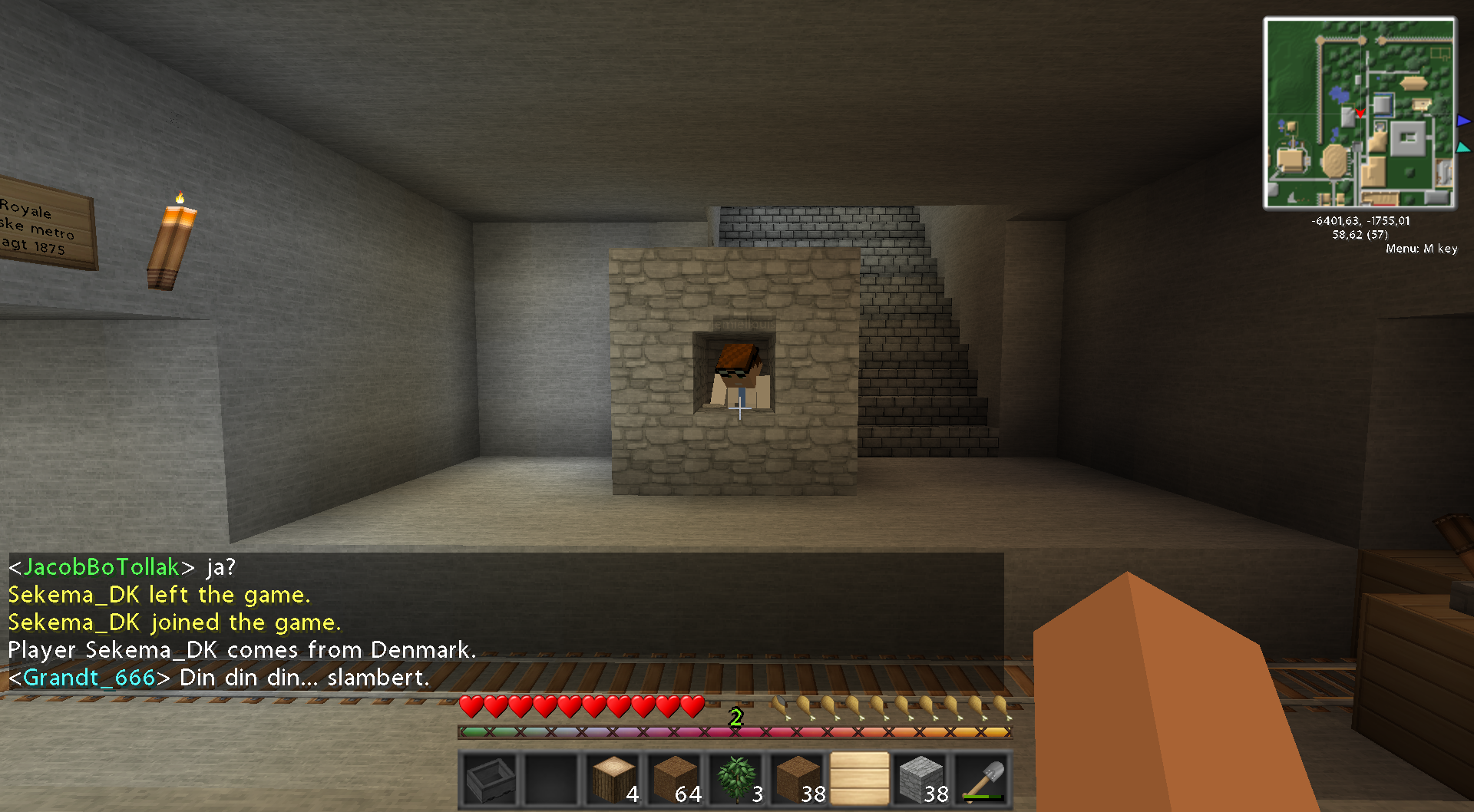Click the minimap in the corner

tap(1360, 114)
